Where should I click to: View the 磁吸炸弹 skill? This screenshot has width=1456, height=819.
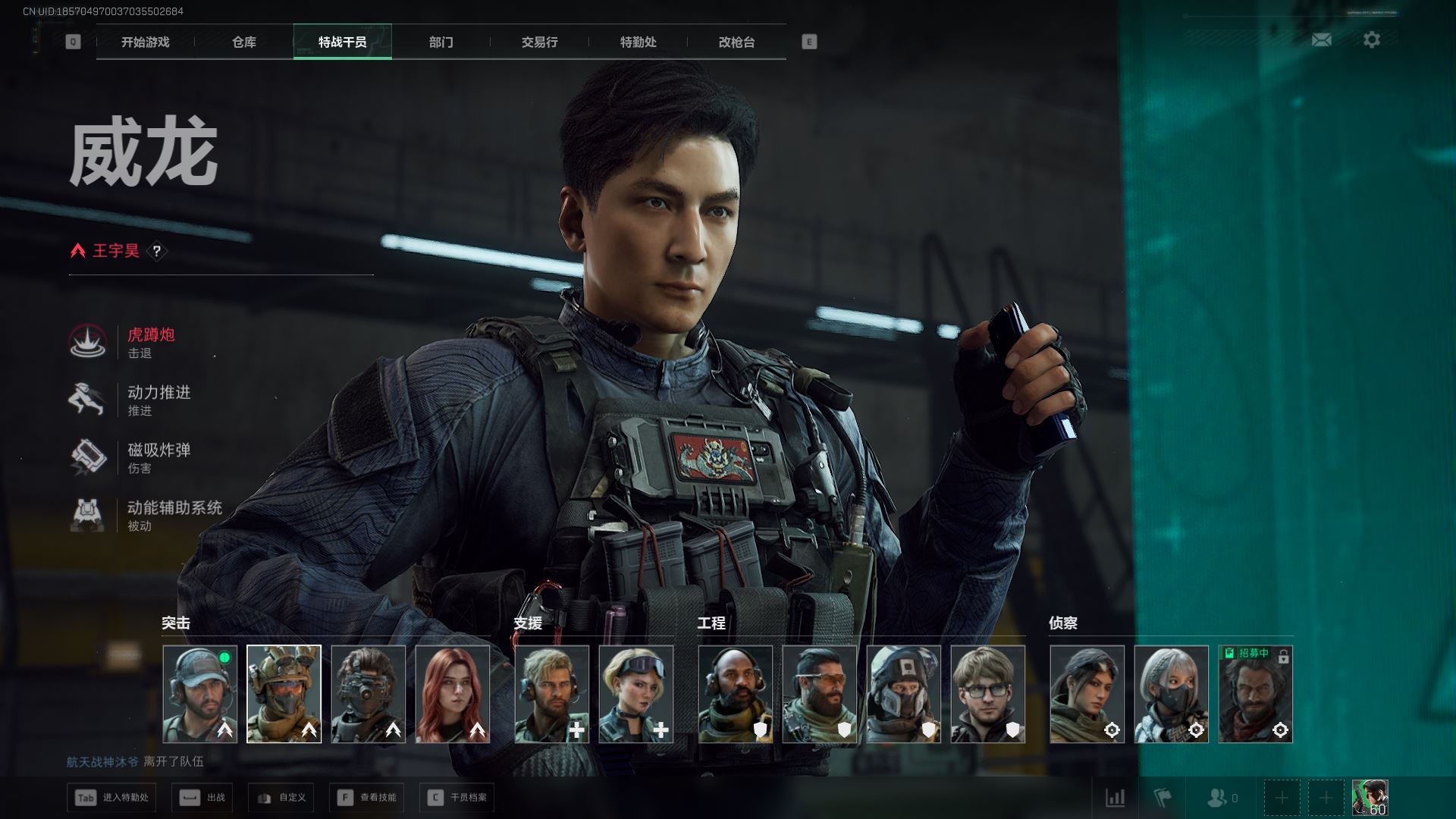pyautogui.click(x=158, y=457)
